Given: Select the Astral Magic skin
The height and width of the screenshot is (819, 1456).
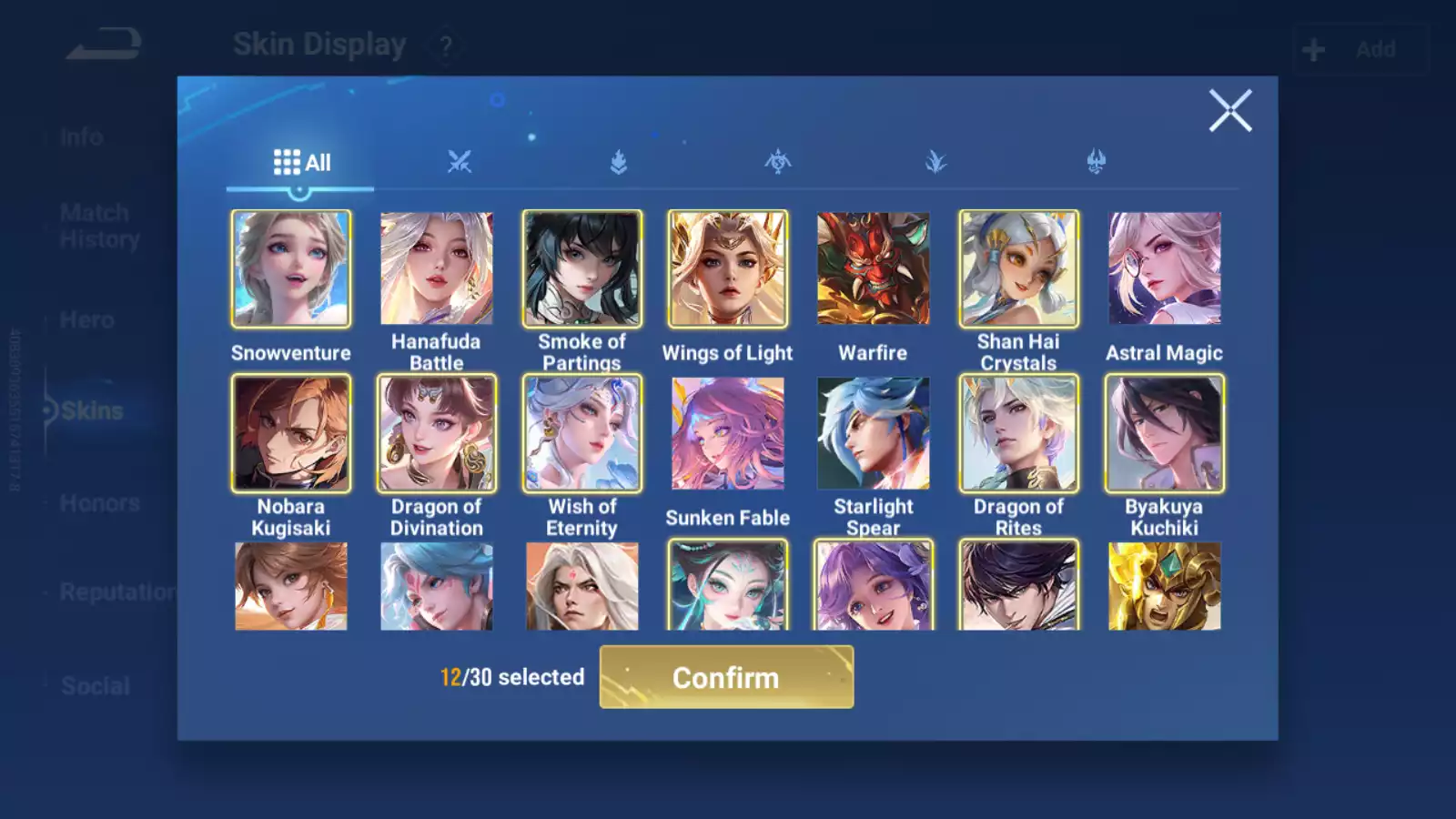Looking at the screenshot, I should pyautogui.click(x=1165, y=268).
